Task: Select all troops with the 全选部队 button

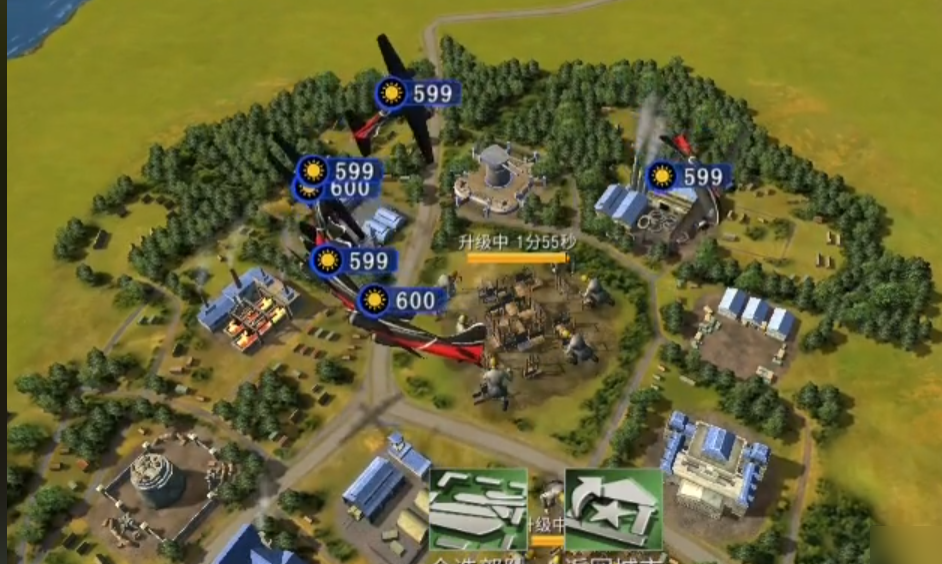Action: click(x=478, y=512)
